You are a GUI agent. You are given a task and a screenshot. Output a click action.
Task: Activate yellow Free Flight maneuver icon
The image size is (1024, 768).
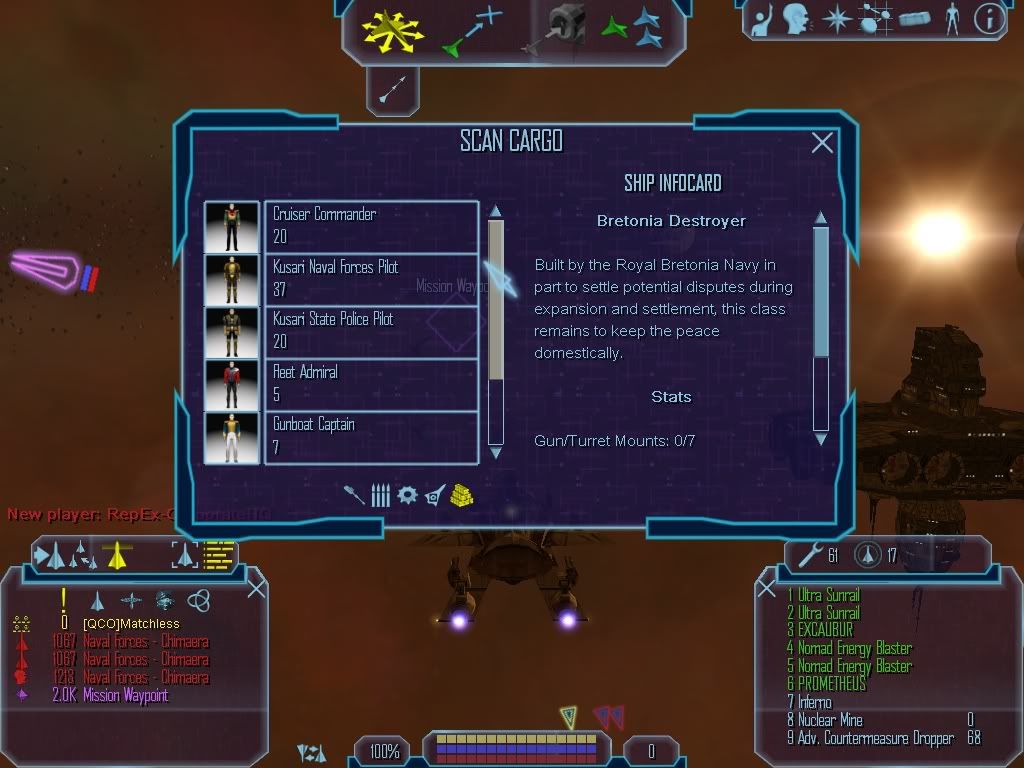coord(393,29)
